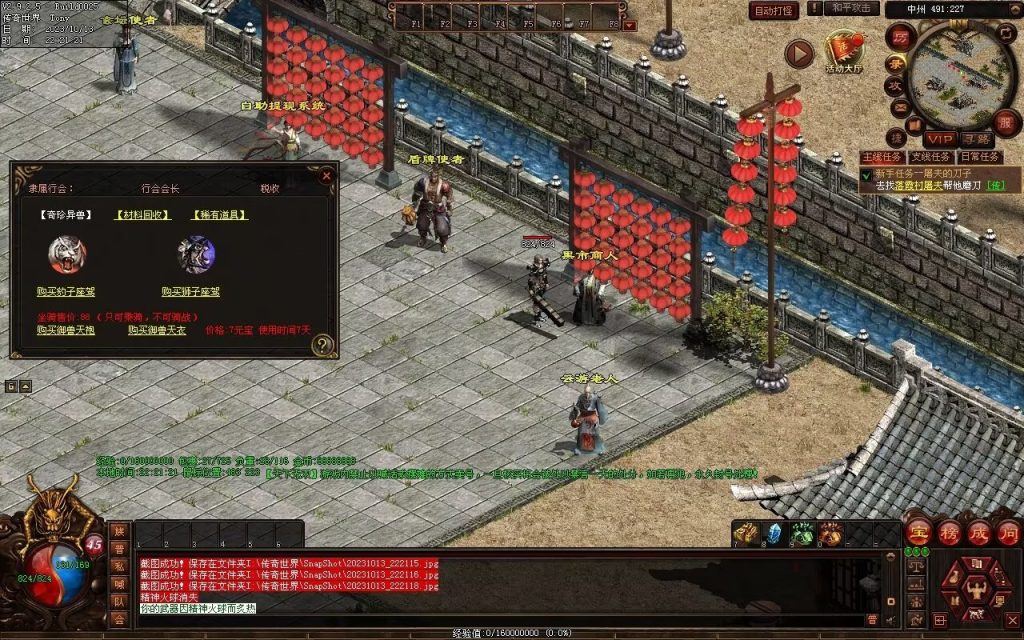Select the 购买豹子座驾 purchase link
The width and height of the screenshot is (1024, 640).
click(66, 292)
